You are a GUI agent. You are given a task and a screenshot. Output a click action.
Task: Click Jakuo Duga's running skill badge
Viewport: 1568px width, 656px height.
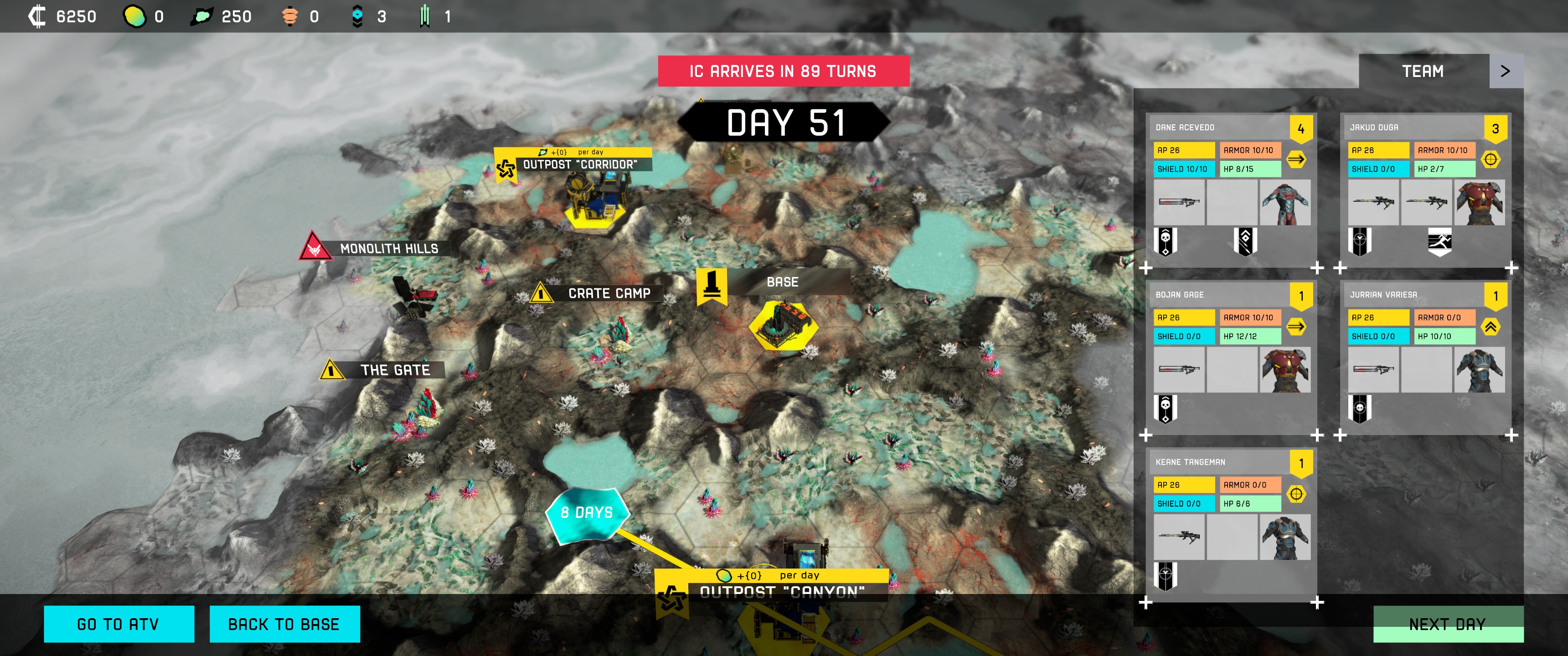click(1439, 242)
